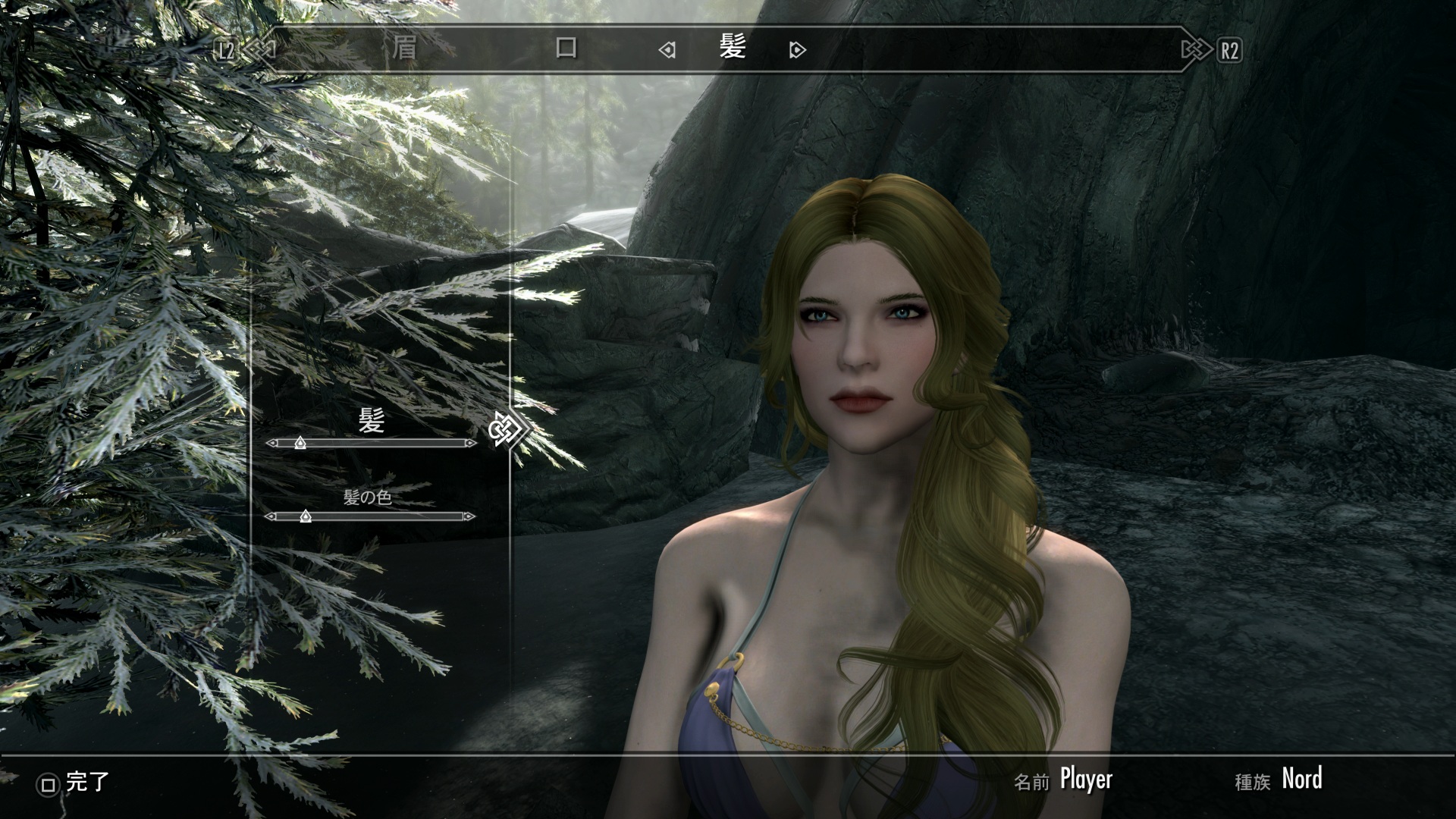Click the right arrow beside 髪 tab
The height and width of the screenshot is (819, 1456).
coord(797,51)
